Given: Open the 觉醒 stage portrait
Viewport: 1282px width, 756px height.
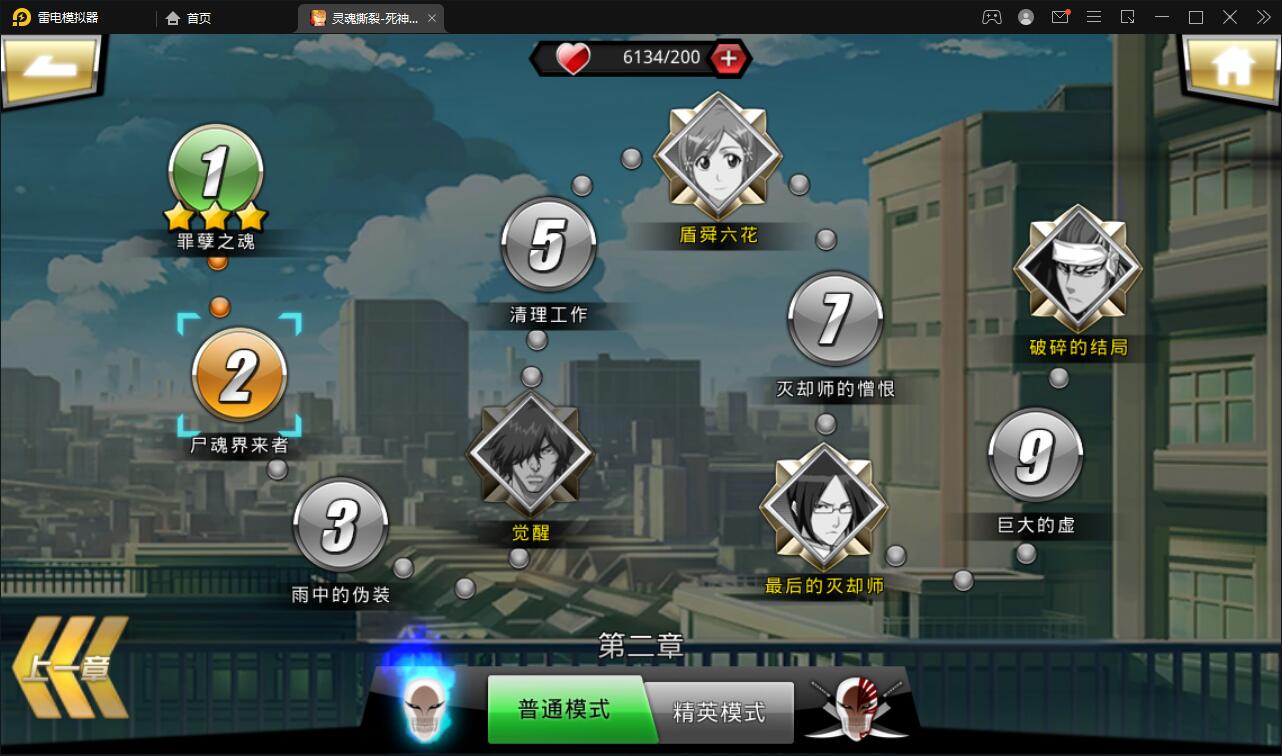Looking at the screenshot, I should coord(530,453).
